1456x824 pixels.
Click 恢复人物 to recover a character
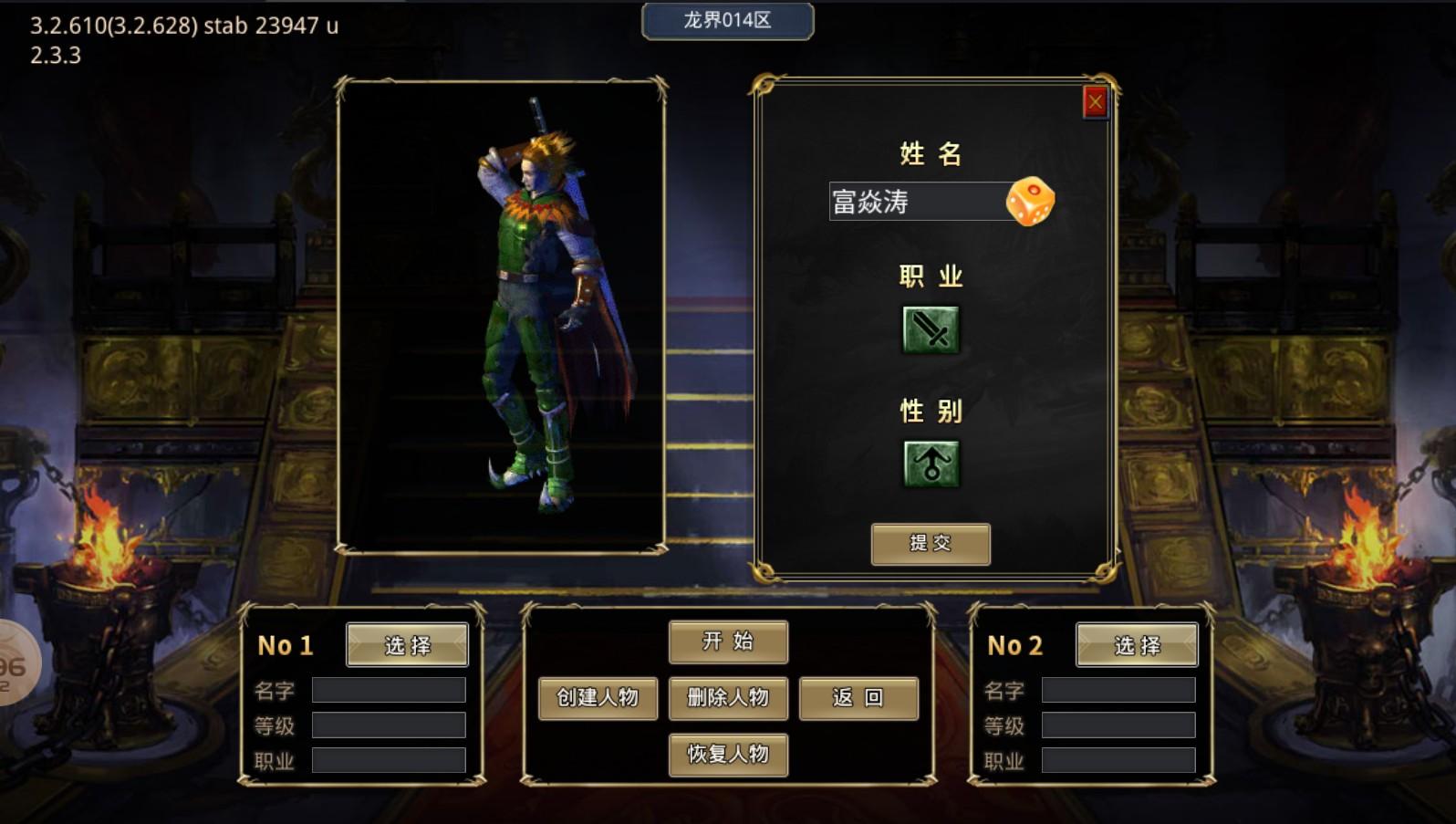[727, 755]
